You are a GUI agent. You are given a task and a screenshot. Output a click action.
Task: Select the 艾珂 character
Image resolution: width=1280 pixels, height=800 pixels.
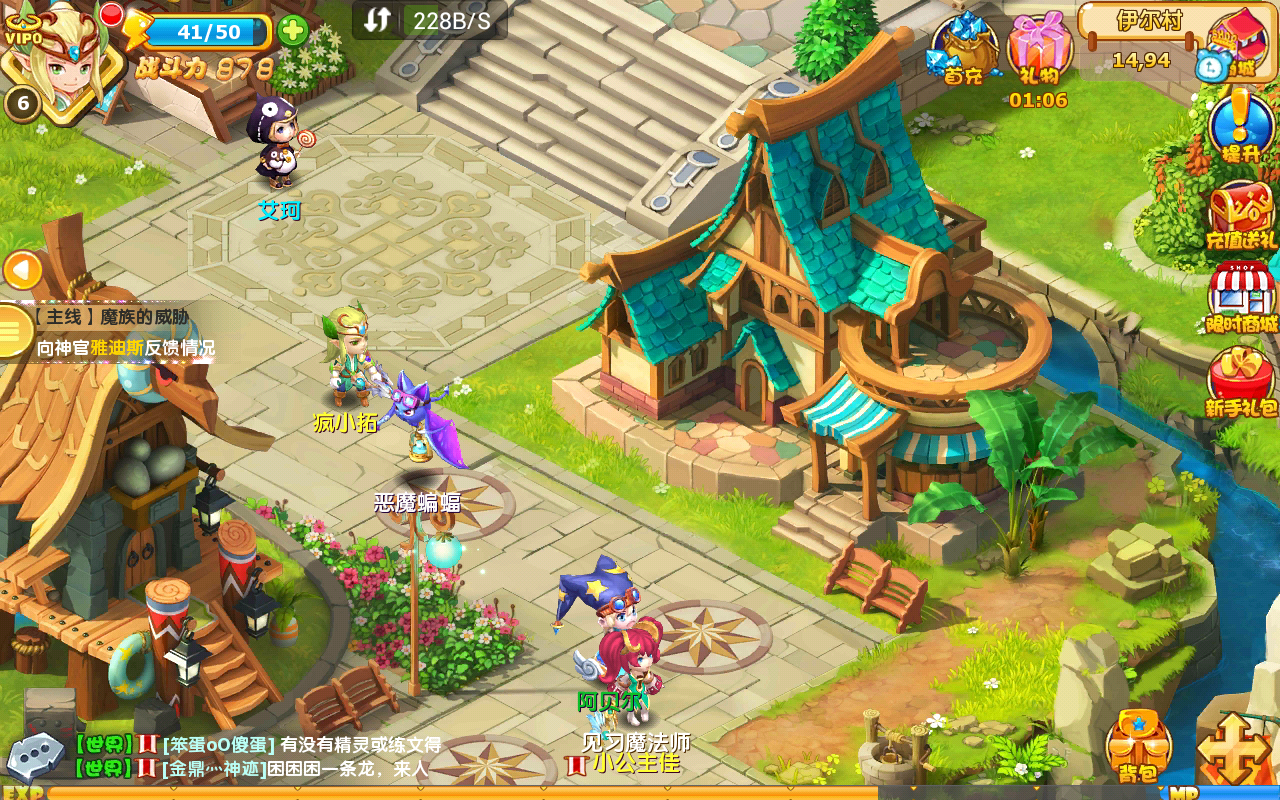pyautogui.click(x=276, y=142)
